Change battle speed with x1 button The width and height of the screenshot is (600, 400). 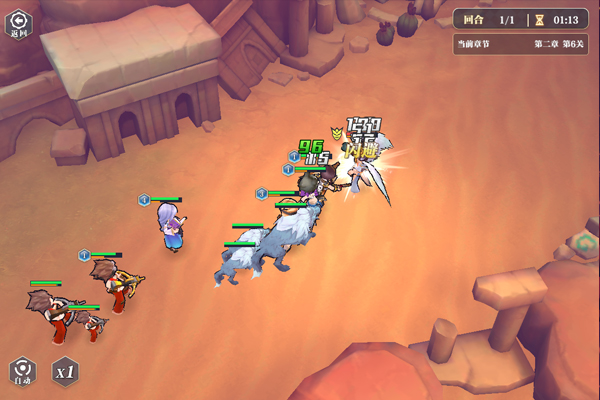tap(65, 371)
